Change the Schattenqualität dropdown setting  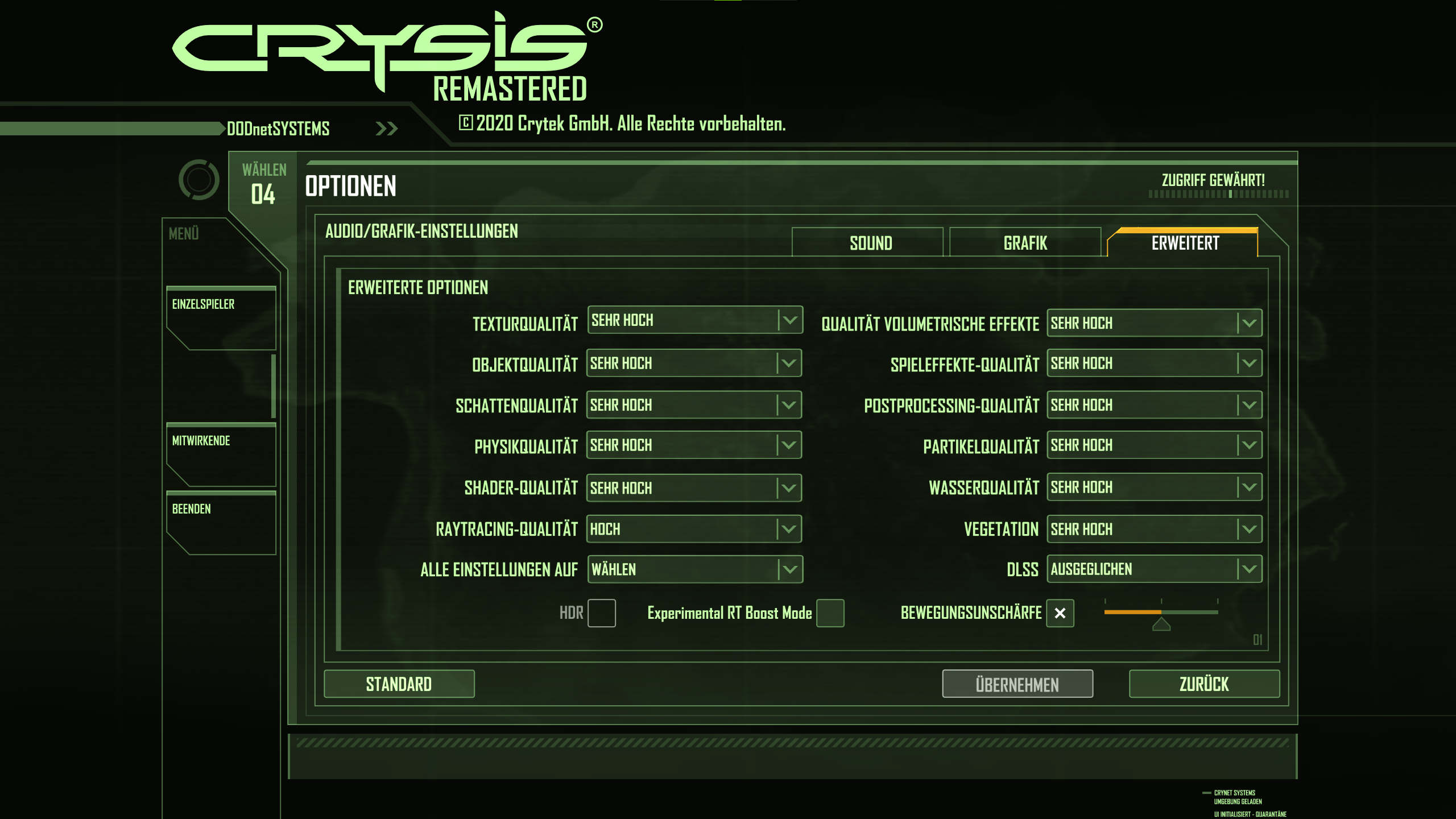click(x=694, y=405)
